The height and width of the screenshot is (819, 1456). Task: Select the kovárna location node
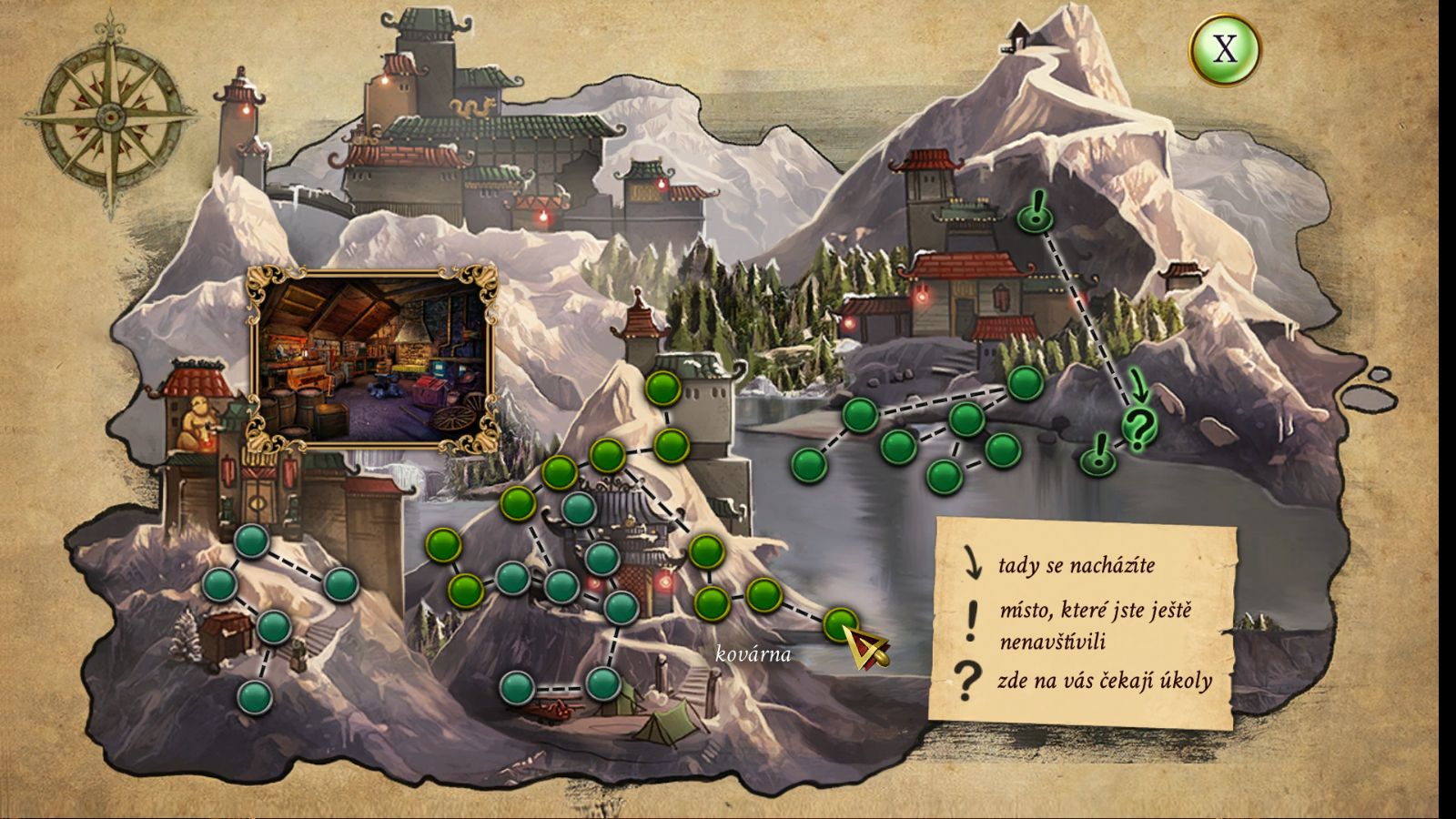[x=840, y=625]
